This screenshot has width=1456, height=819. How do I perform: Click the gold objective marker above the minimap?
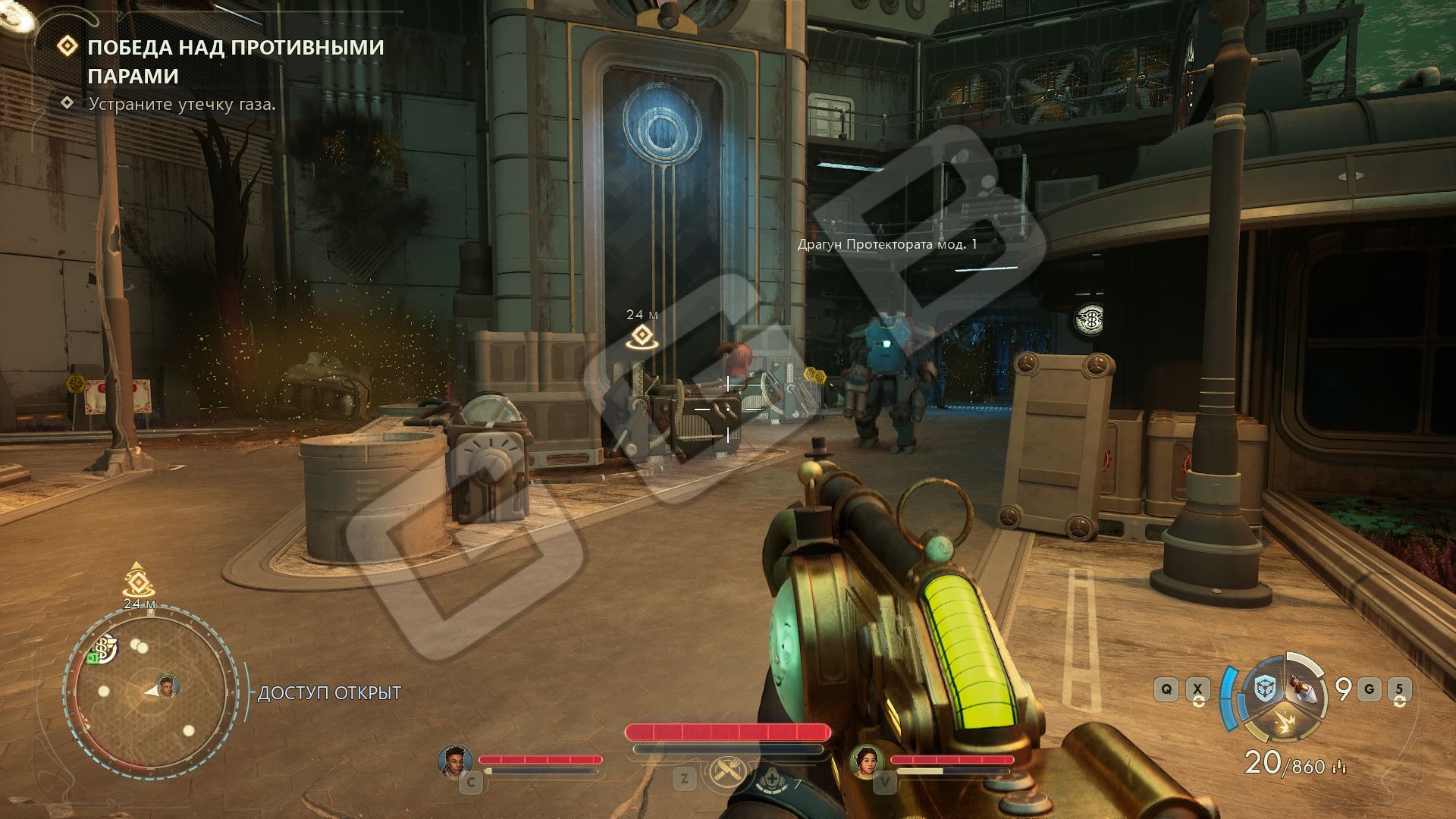(136, 581)
